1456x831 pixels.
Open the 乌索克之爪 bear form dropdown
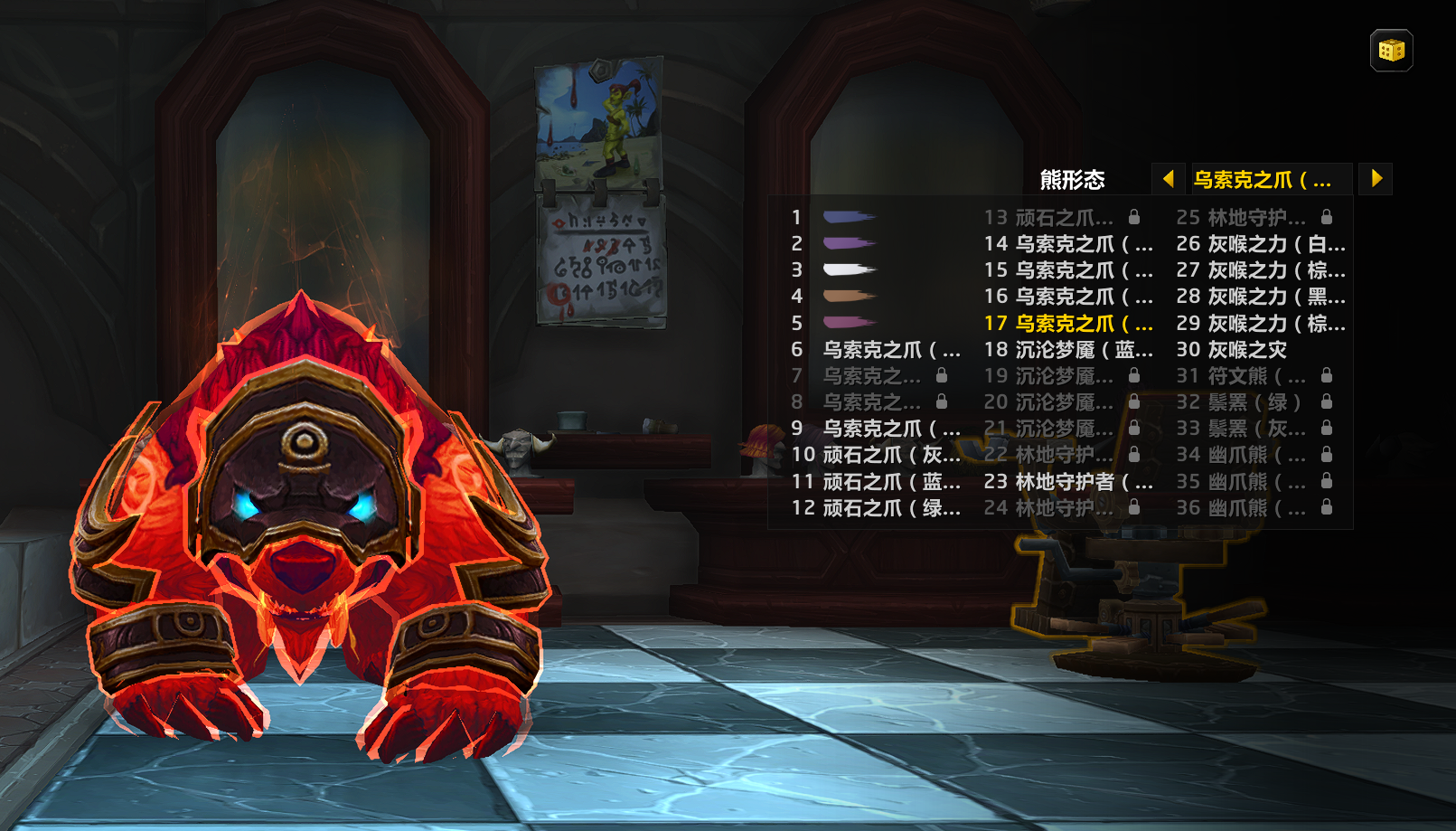click(x=1271, y=179)
